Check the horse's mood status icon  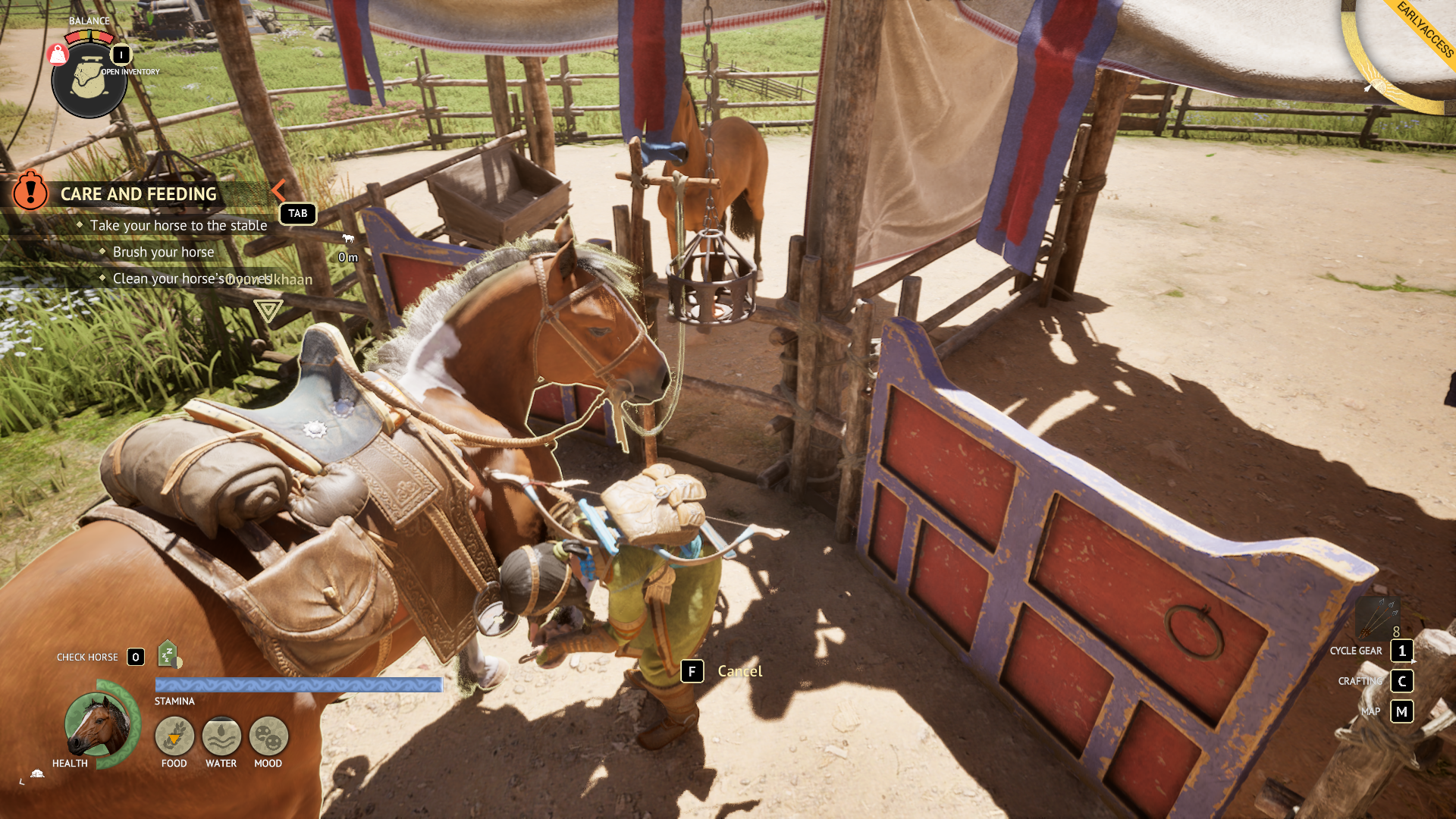[x=268, y=736]
